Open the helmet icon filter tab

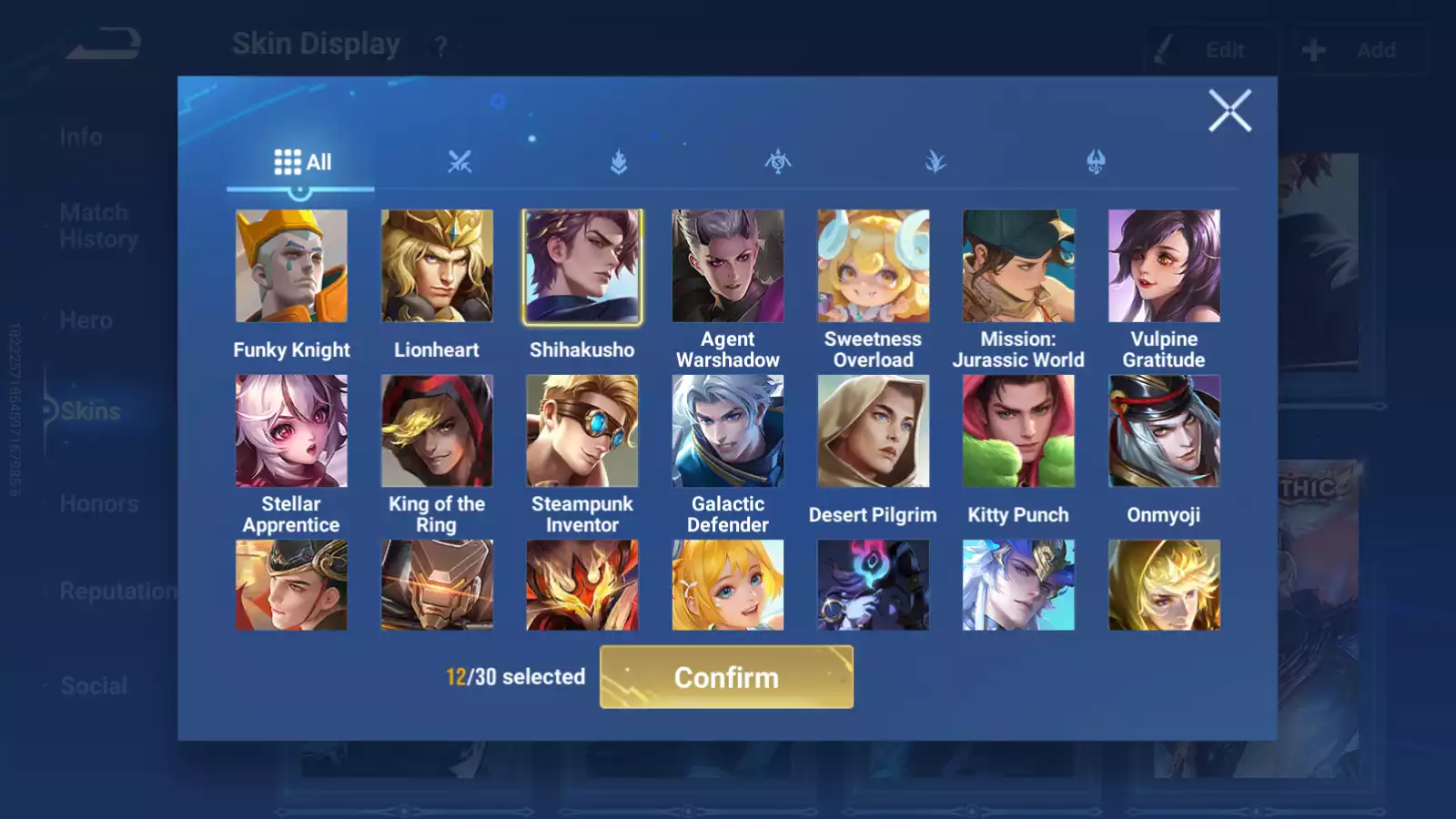pos(1096,163)
